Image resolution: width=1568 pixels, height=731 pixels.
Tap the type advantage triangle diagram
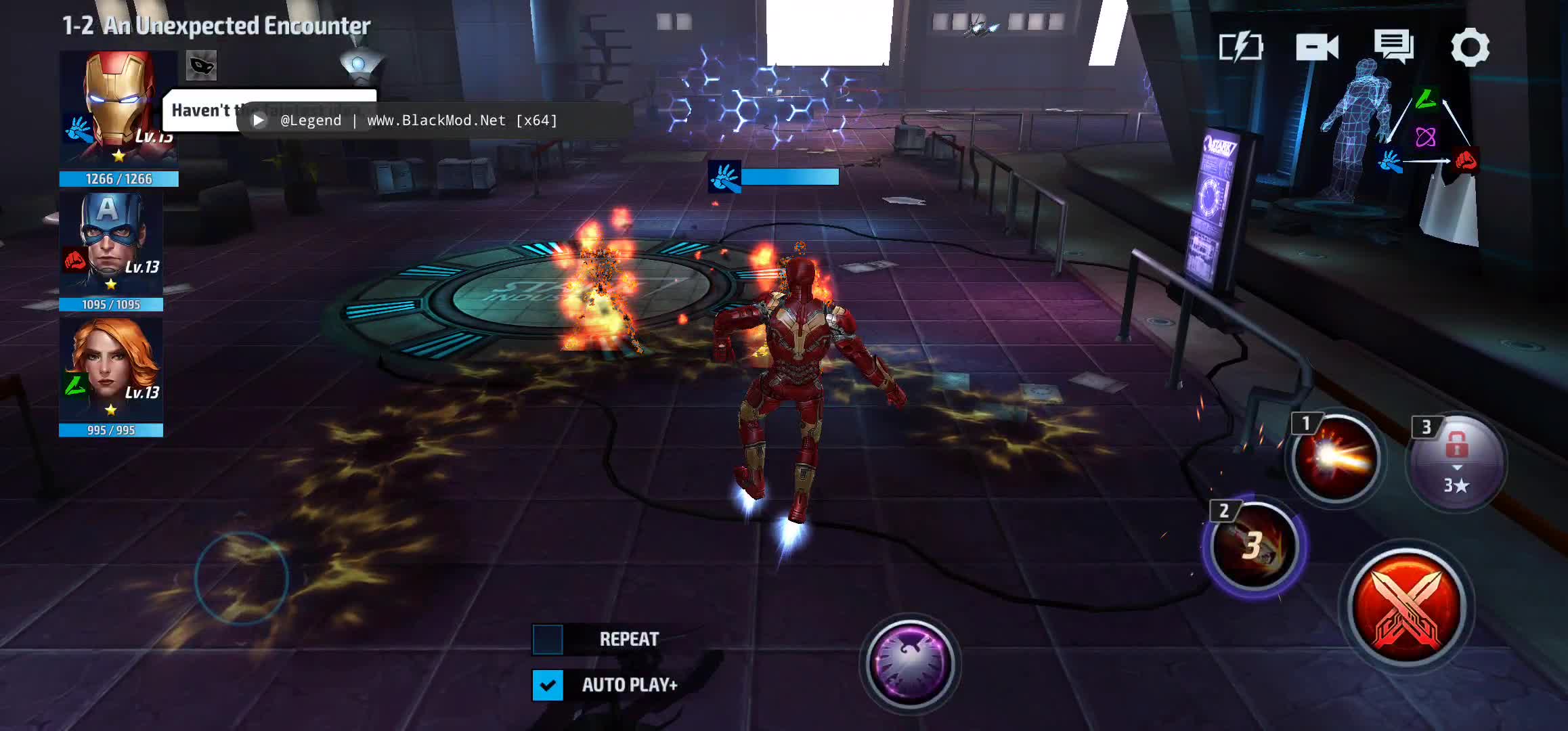tap(1427, 135)
